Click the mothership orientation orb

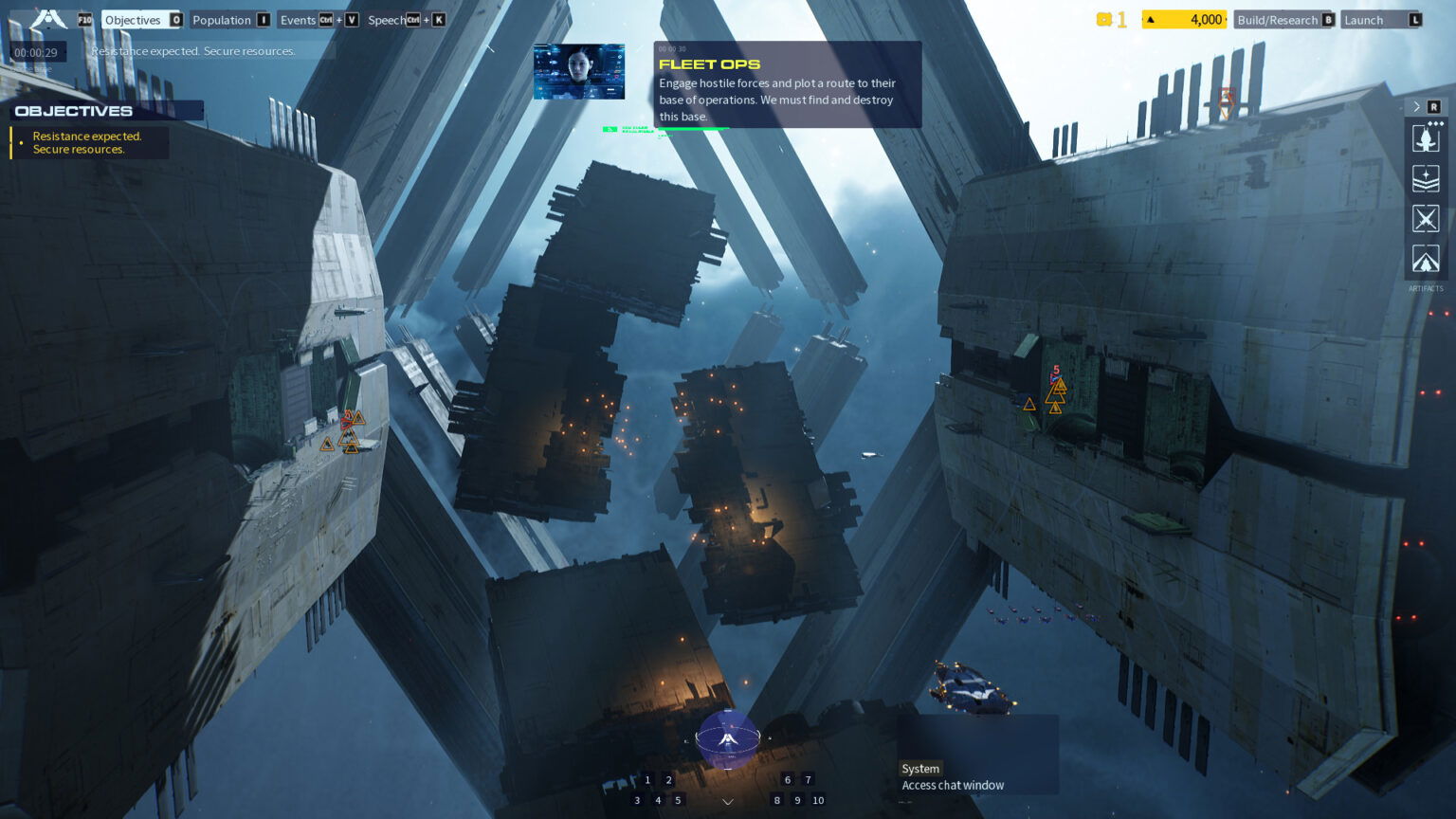[x=727, y=741]
